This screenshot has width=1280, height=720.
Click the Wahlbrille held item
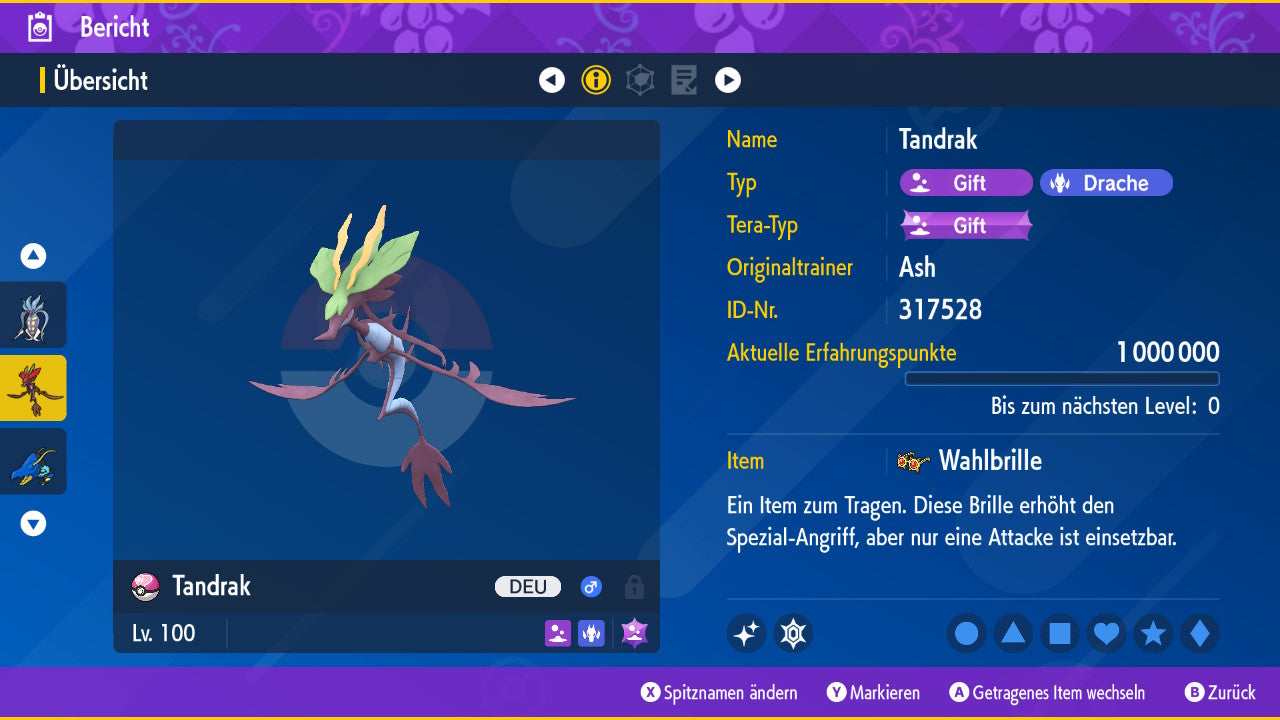pyautogui.click(x=988, y=461)
